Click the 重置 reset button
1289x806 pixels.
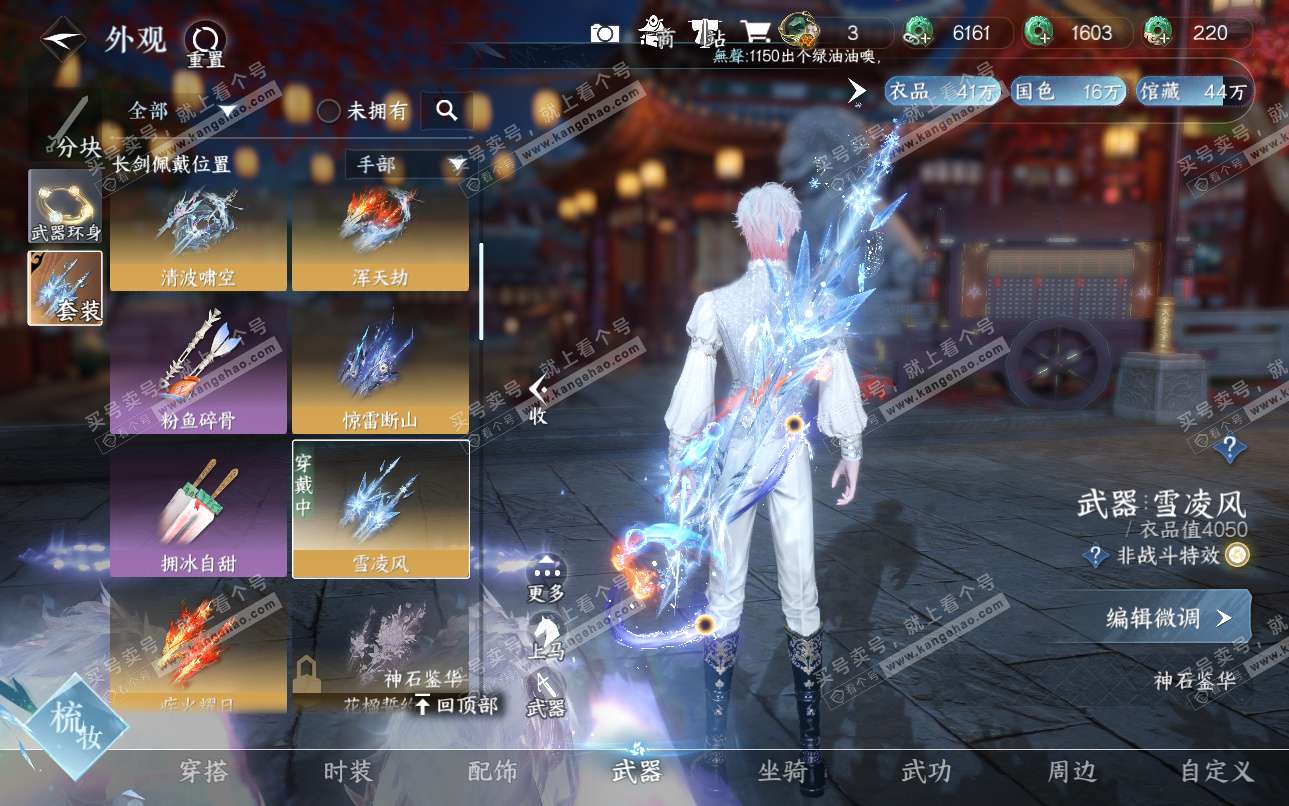[205, 44]
